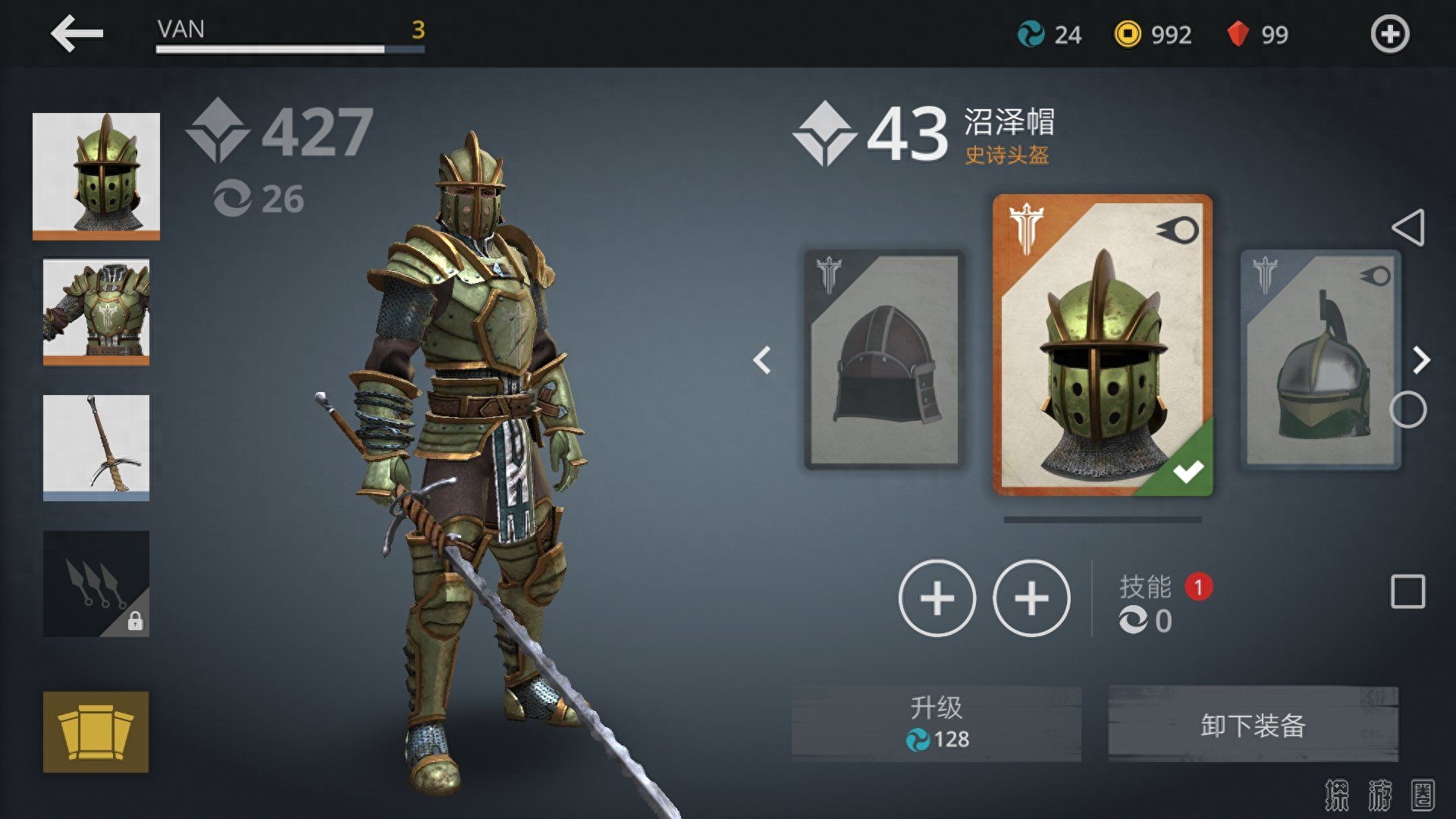
Task: Tap the Android square recents button
Action: point(1408,591)
